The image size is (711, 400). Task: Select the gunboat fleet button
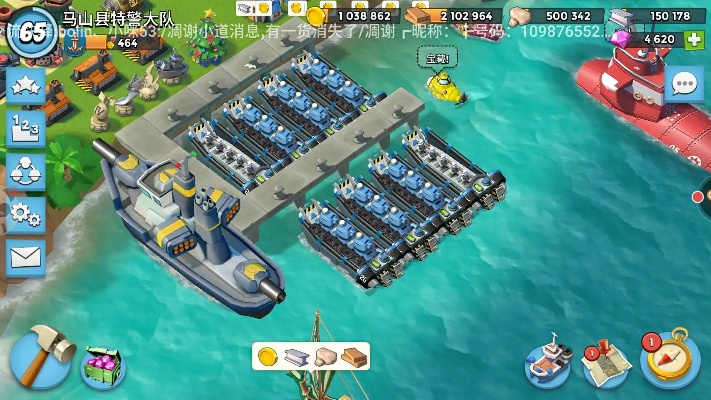[548, 365]
